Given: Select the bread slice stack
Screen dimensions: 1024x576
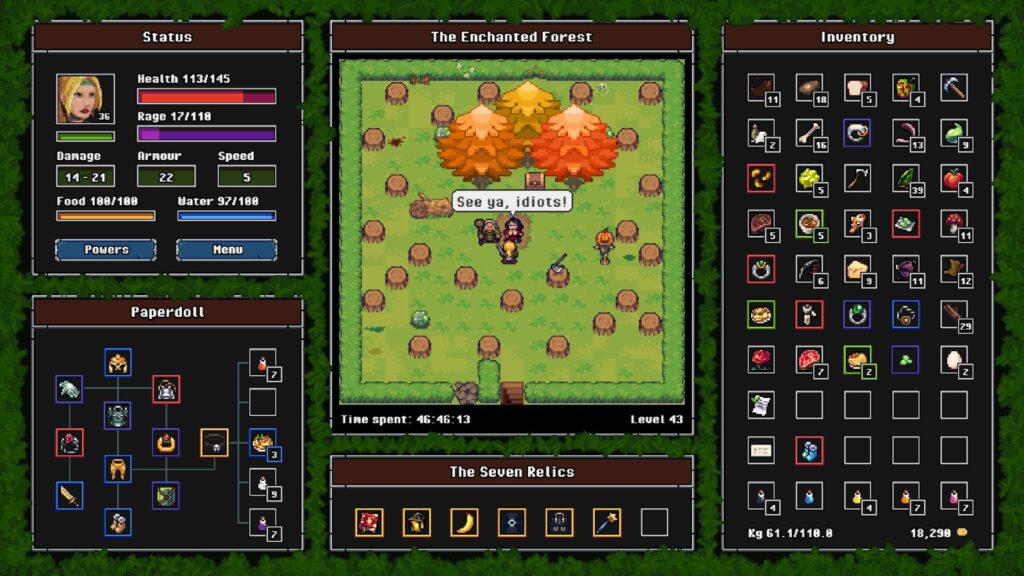Looking at the screenshot, I should (857, 88).
